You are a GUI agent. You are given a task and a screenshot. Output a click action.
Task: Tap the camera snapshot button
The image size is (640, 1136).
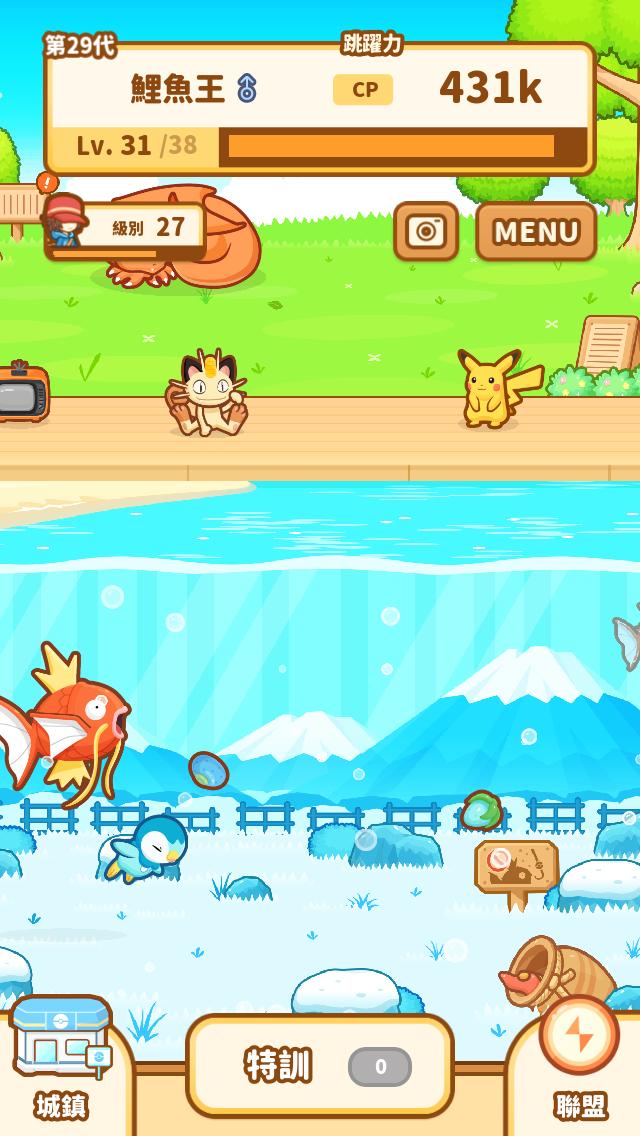click(426, 231)
